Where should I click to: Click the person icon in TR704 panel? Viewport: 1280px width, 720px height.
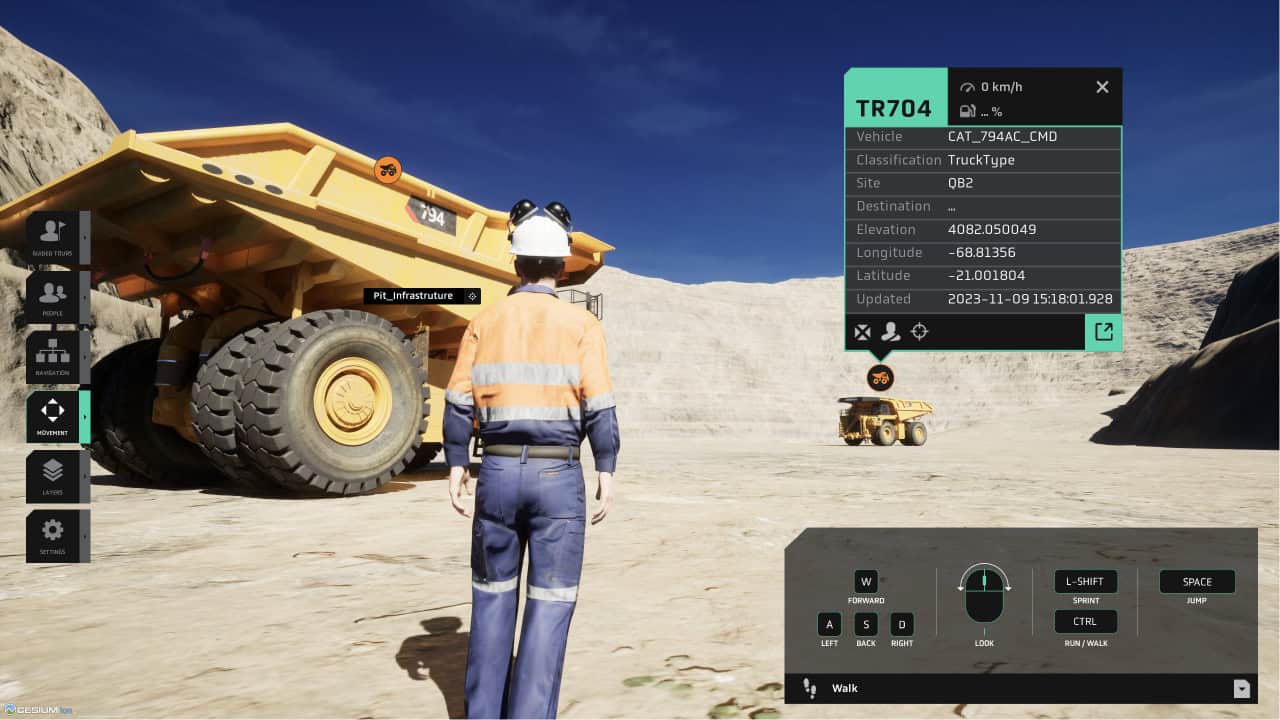click(x=890, y=332)
